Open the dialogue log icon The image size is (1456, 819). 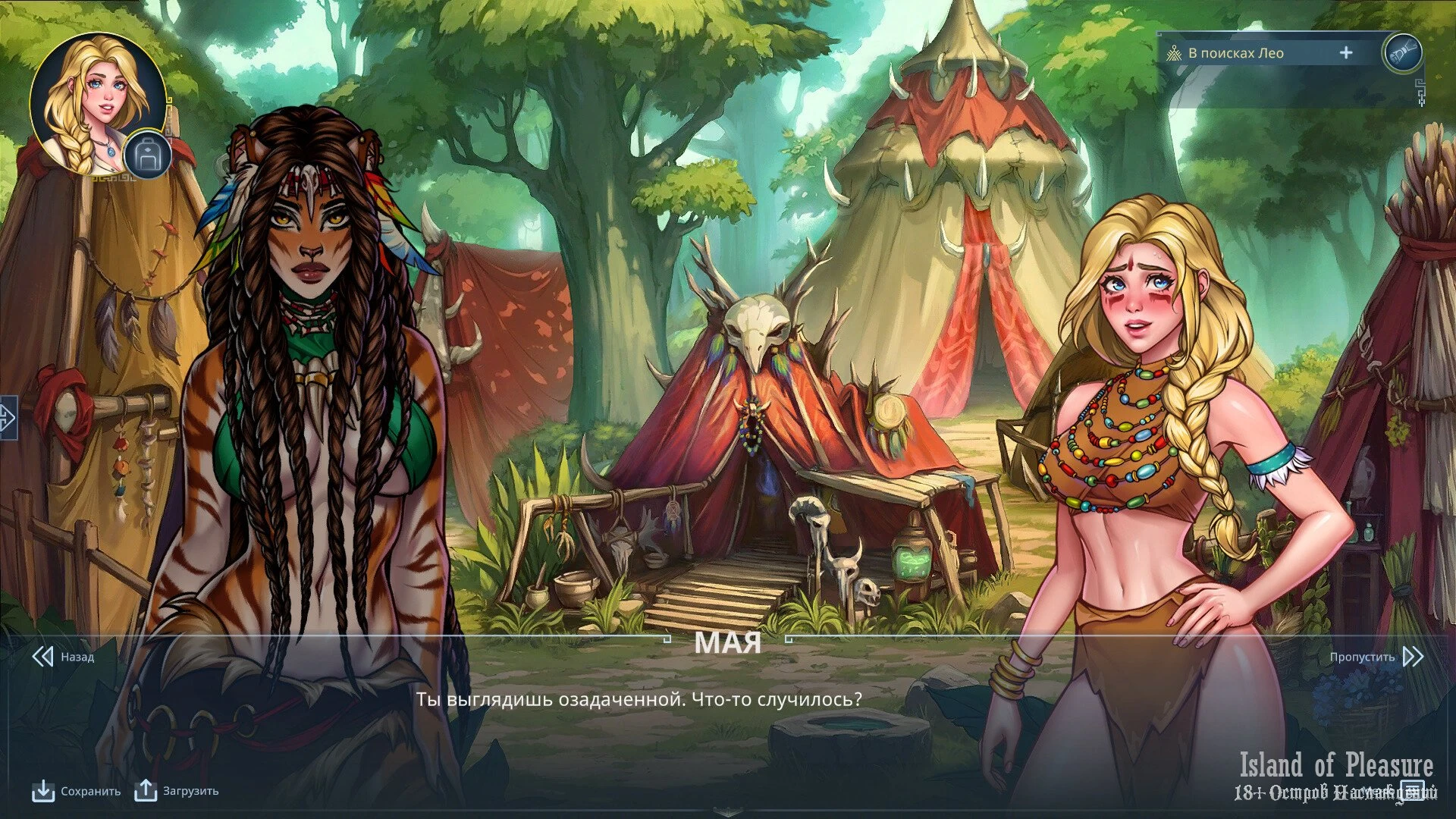1412,790
